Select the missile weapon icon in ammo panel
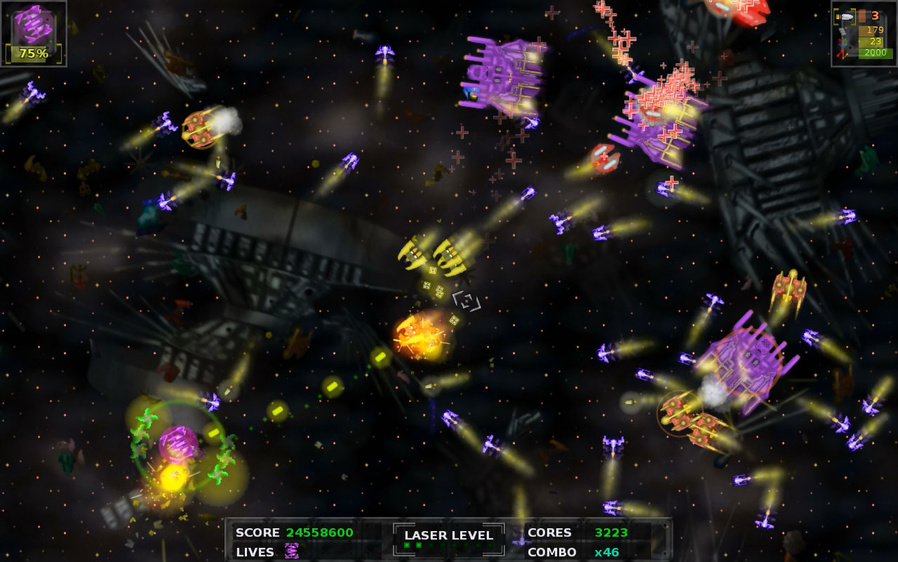 [845, 17]
